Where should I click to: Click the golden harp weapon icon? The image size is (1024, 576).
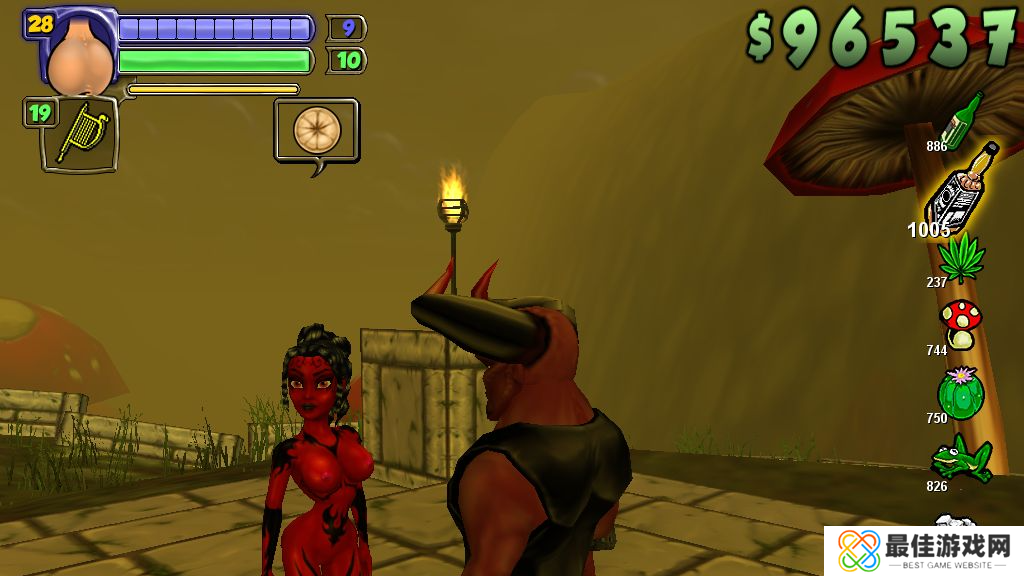[78, 134]
